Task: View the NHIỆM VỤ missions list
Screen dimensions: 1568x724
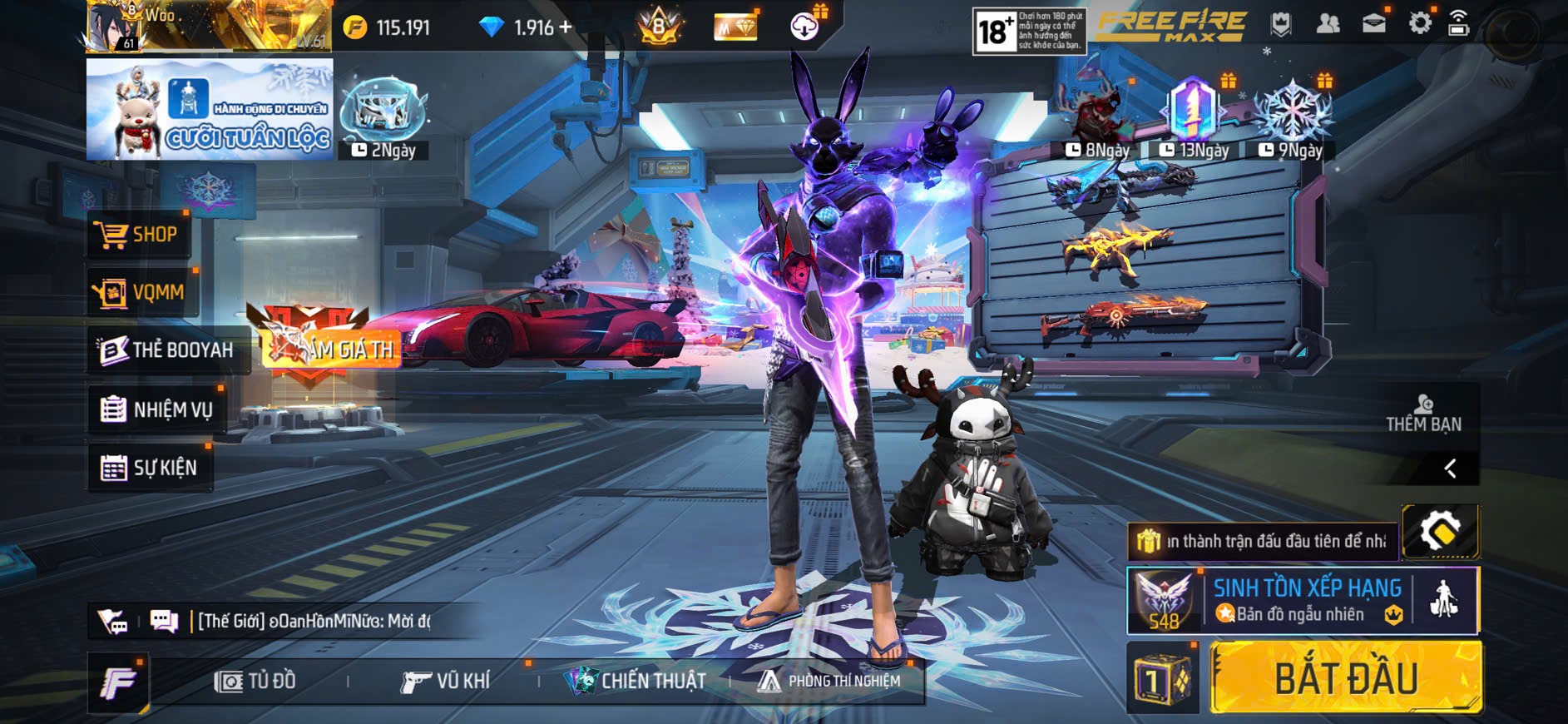Action: (156, 409)
